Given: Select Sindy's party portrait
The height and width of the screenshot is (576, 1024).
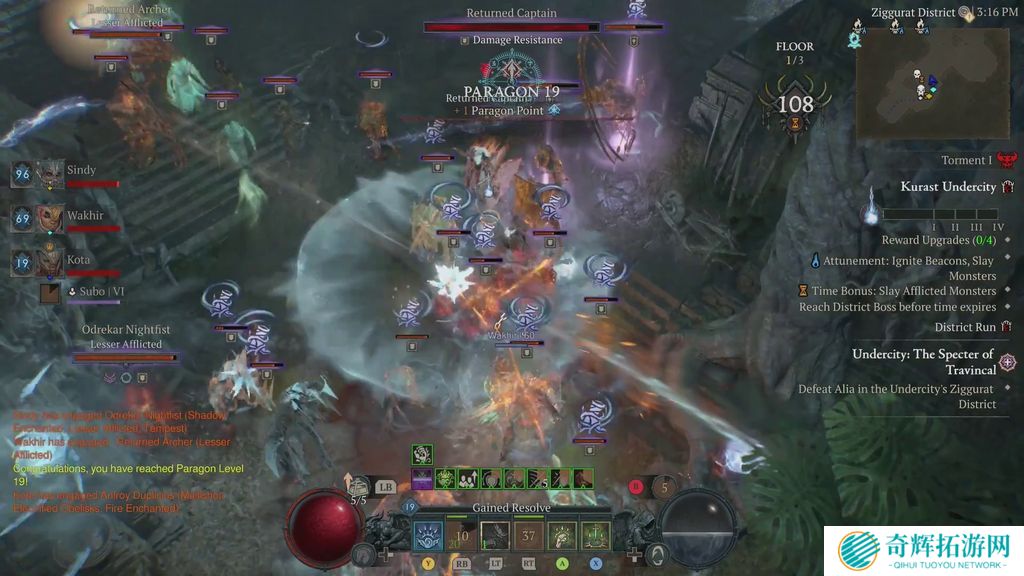Looking at the screenshot, I should pos(50,174).
